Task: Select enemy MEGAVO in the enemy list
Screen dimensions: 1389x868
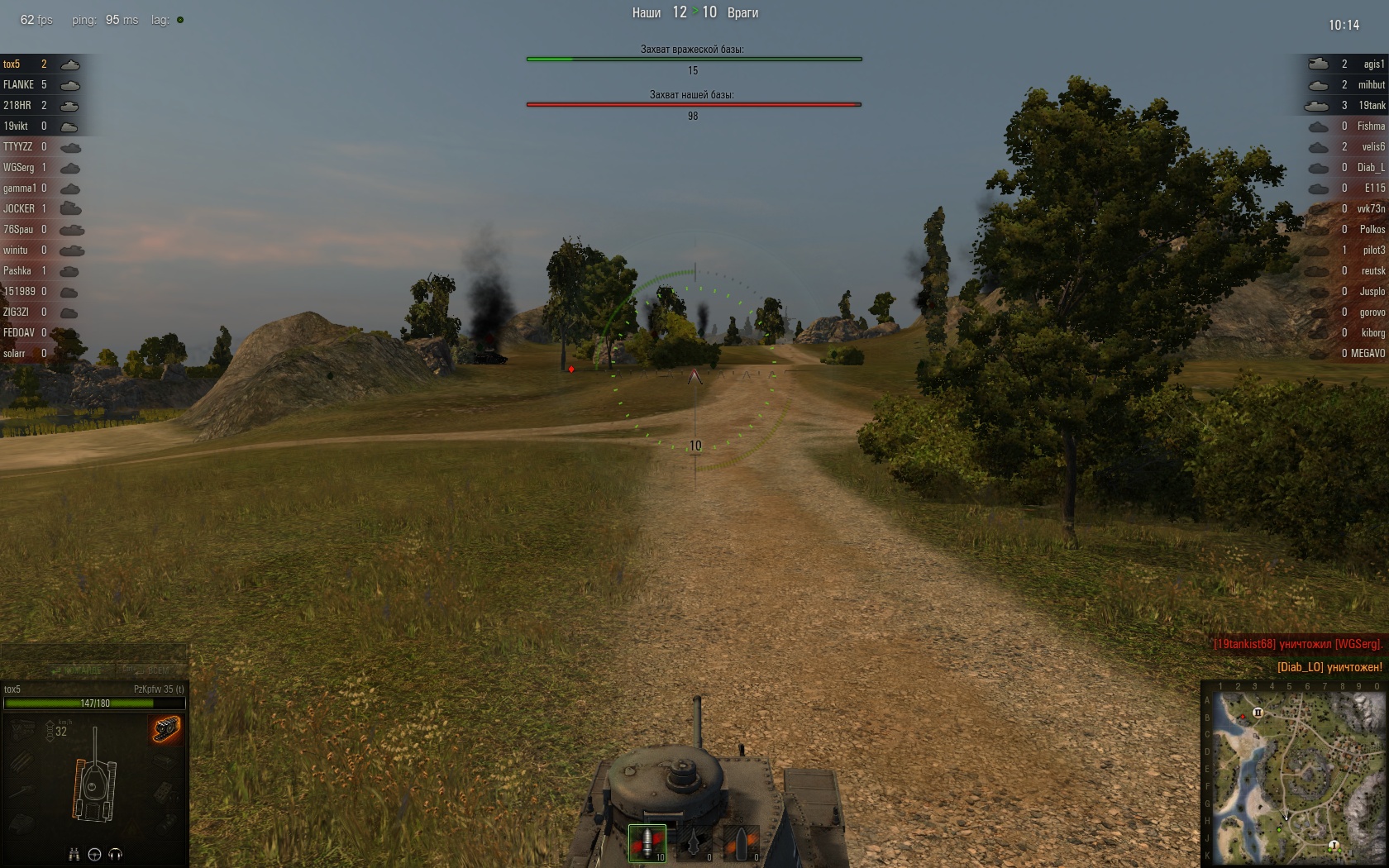Action: (x=1368, y=354)
